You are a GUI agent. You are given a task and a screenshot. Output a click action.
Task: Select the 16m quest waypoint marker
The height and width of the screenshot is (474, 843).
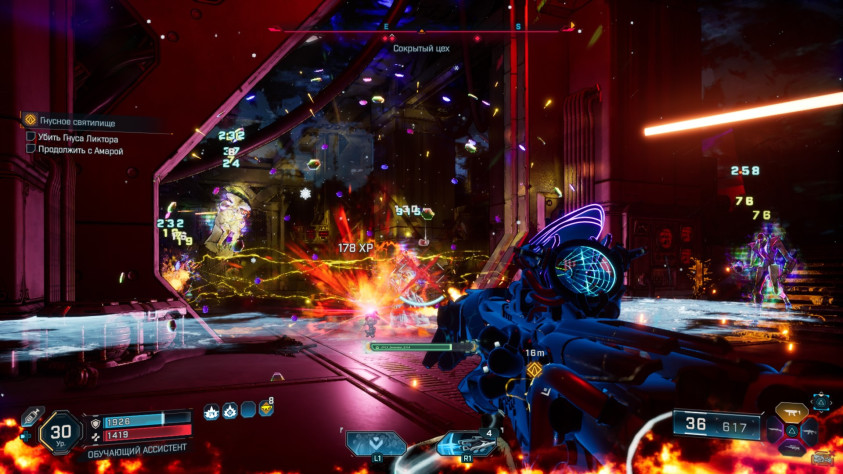click(533, 370)
